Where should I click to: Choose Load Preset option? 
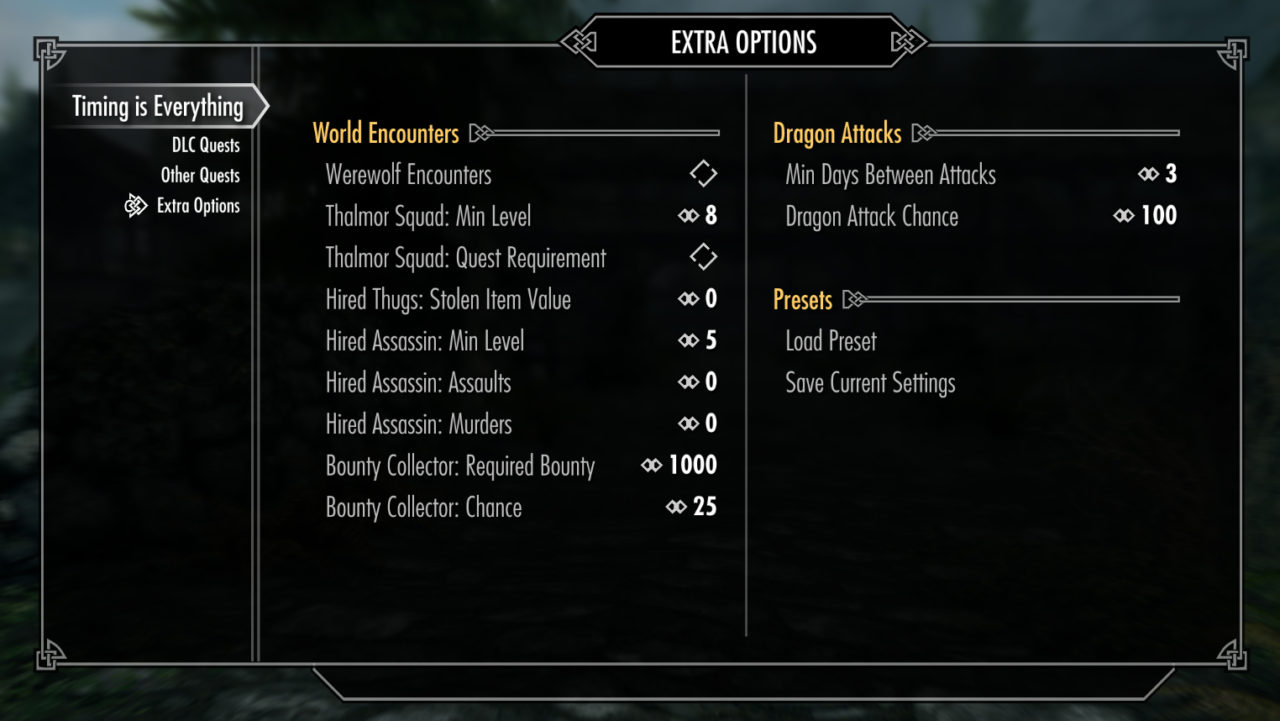click(831, 341)
